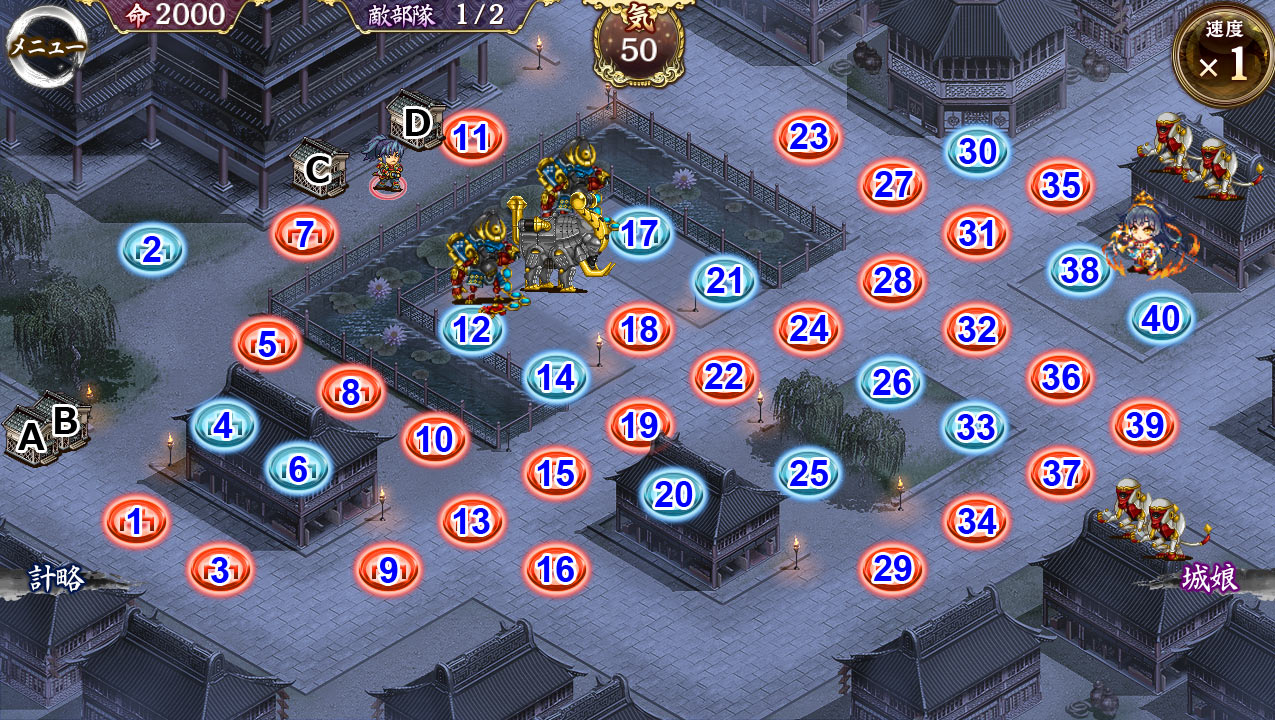Select red placement tile 1

[136, 521]
